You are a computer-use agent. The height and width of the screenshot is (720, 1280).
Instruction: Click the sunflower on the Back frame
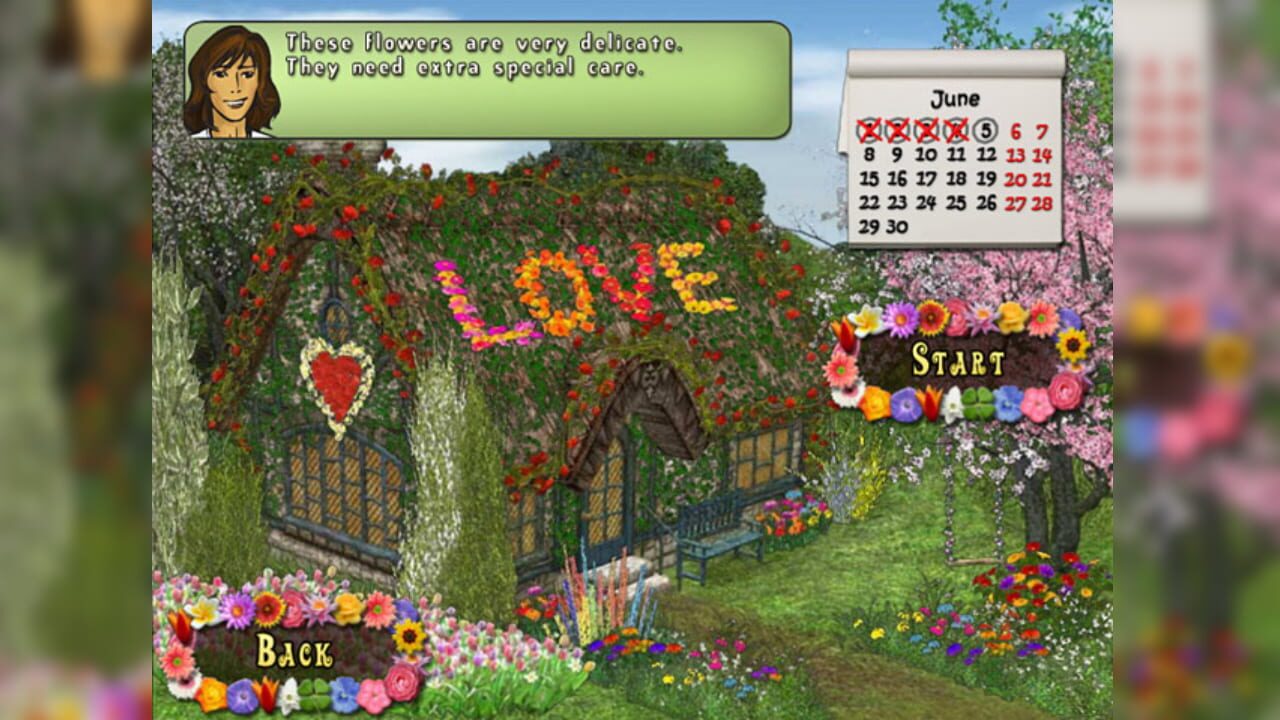(x=409, y=637)
